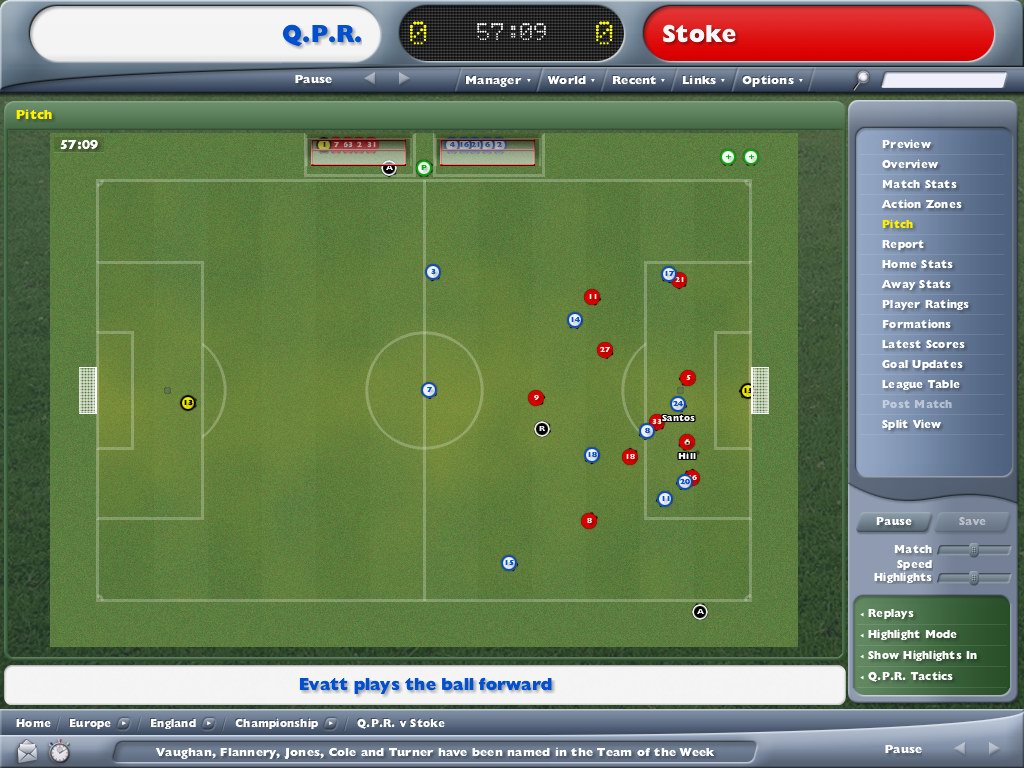Open Q.P.R. Tactics
1024x768 pixels.
[910, 676]
